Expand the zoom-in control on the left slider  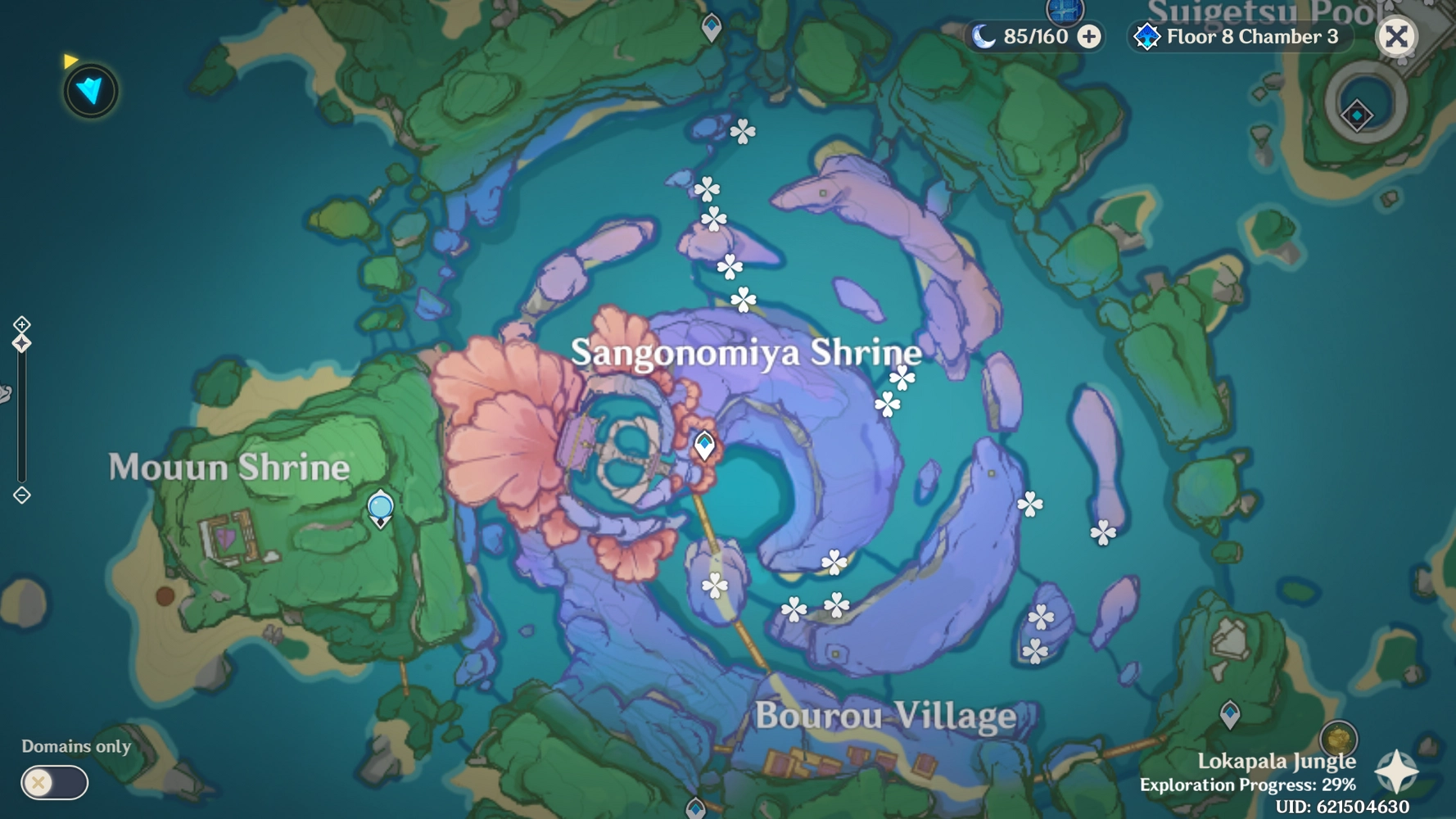[20, 325]
